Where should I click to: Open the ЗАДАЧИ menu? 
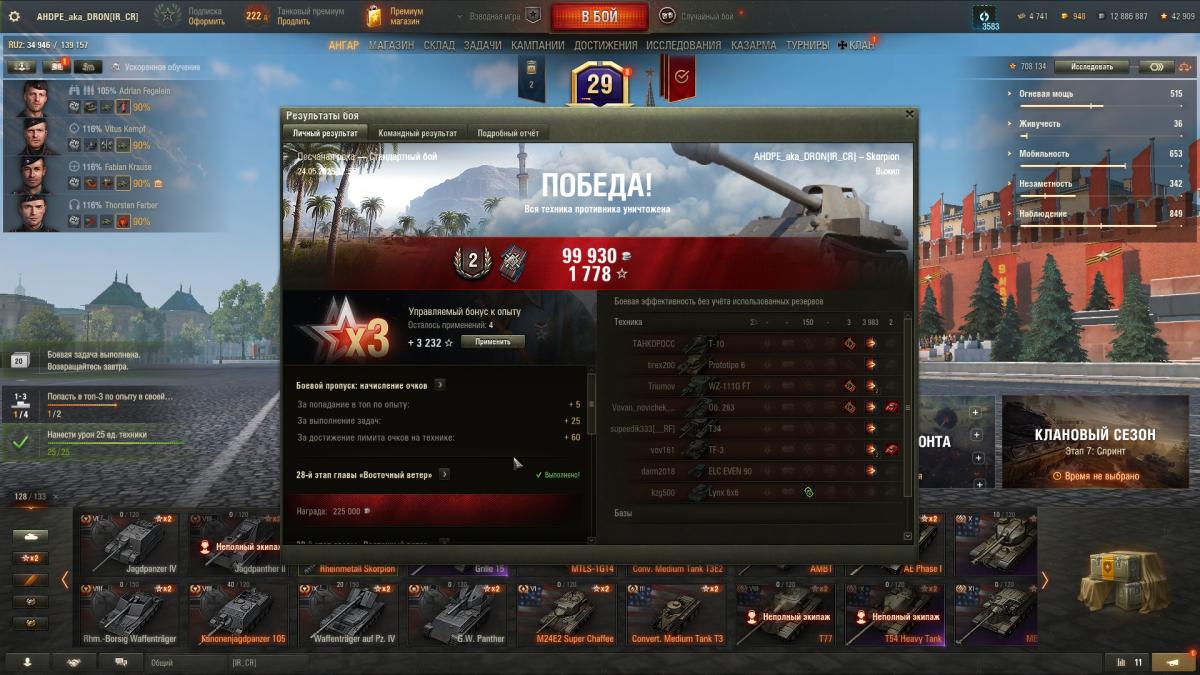pos(482,45)
